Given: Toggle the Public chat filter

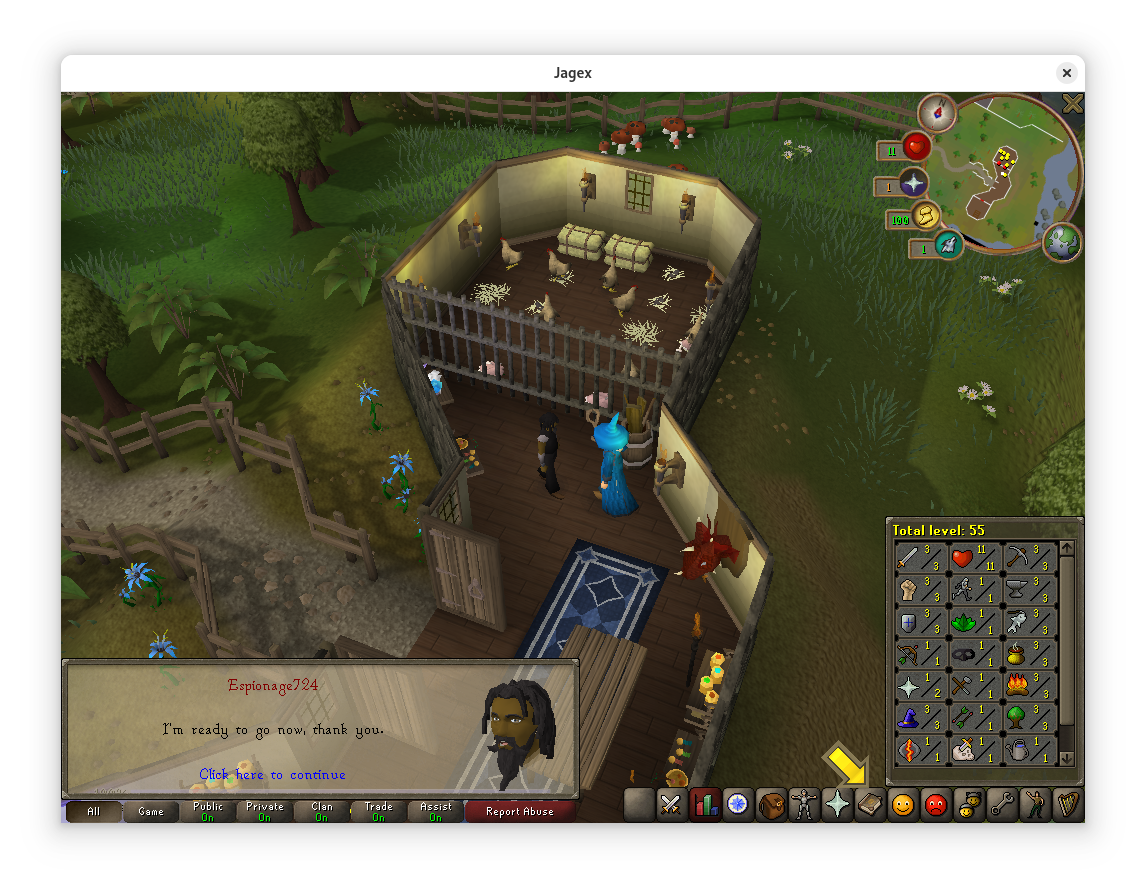Looking at the screenshot, I should pos(208,811).
